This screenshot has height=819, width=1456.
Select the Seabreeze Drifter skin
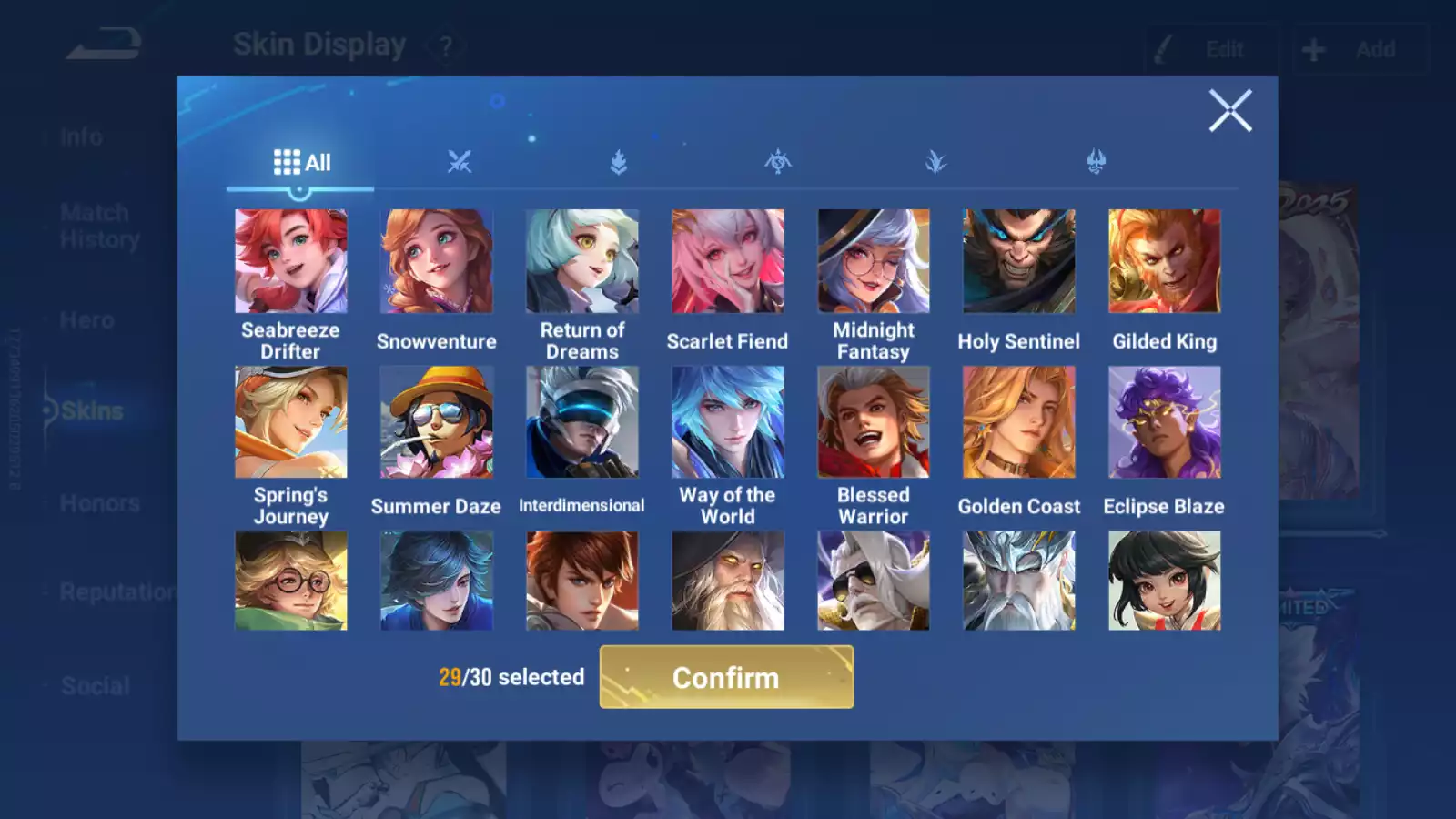click(290, 262)
